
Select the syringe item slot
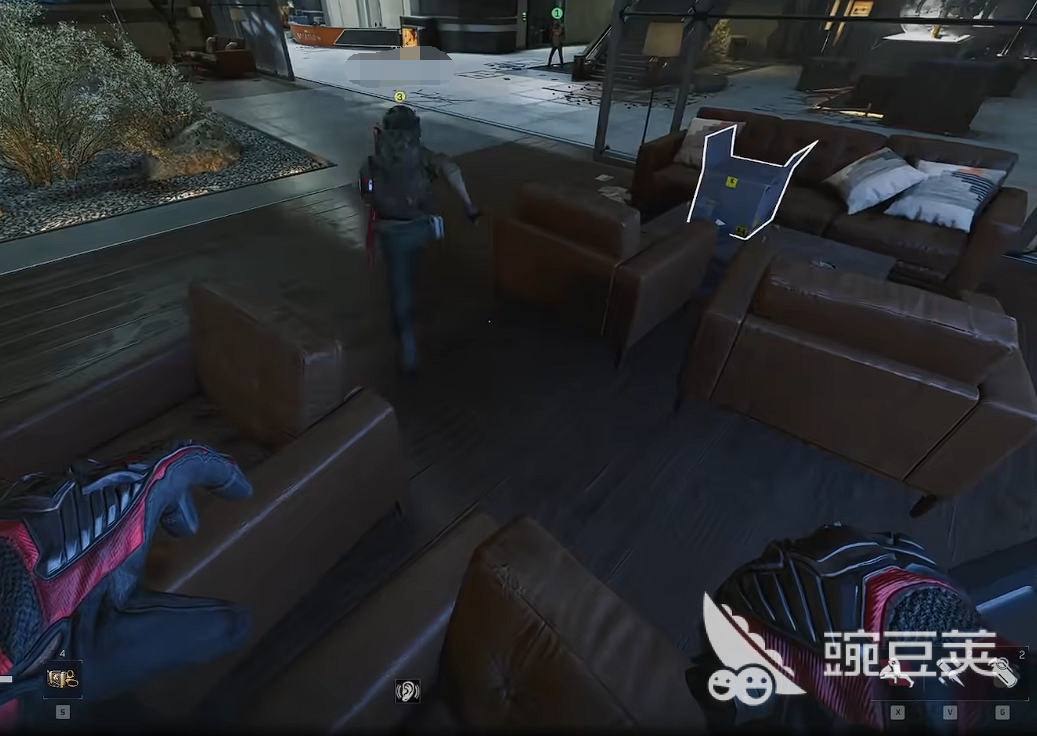[x=949, y=677]
